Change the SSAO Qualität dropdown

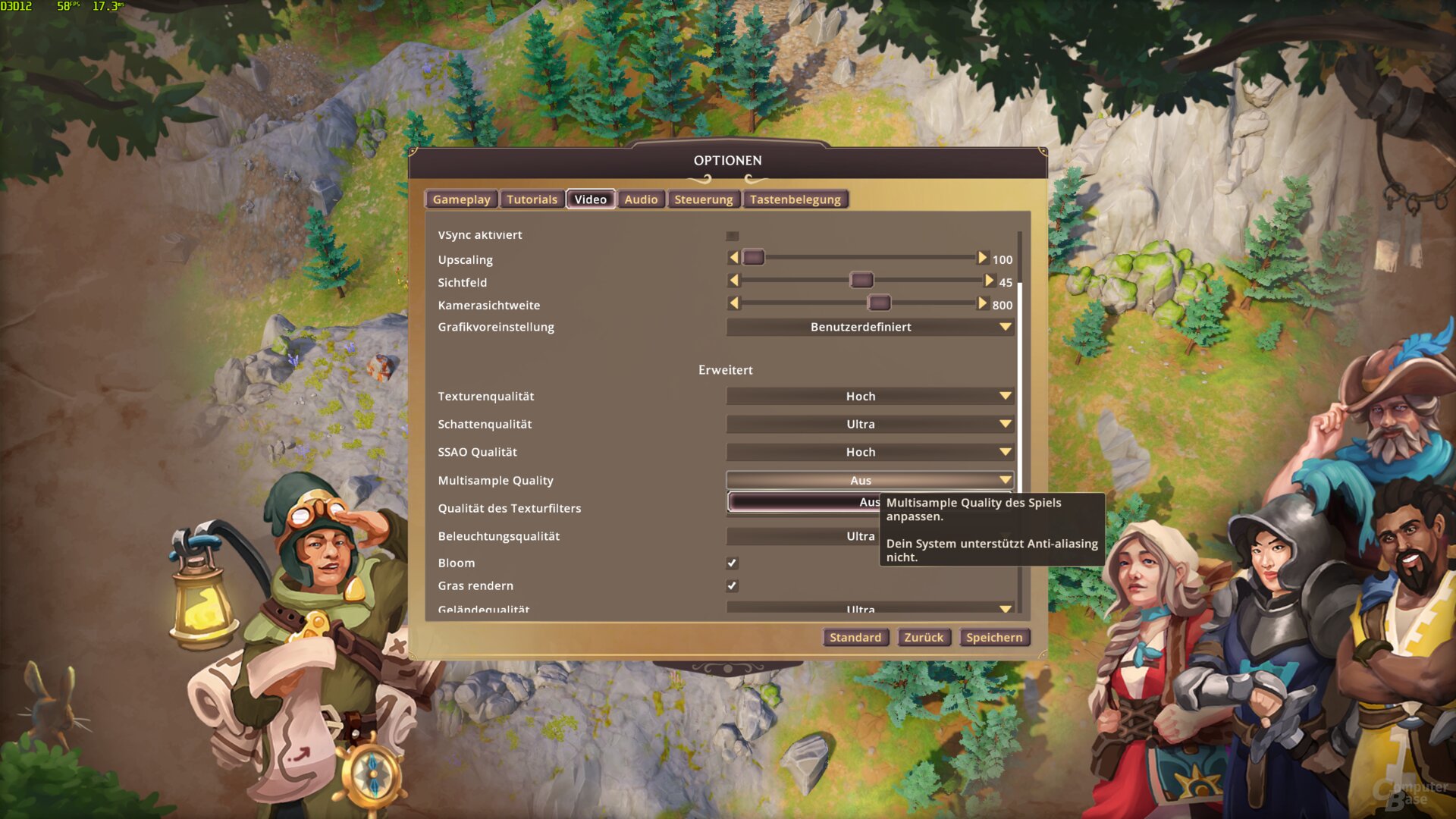point(869,452)
